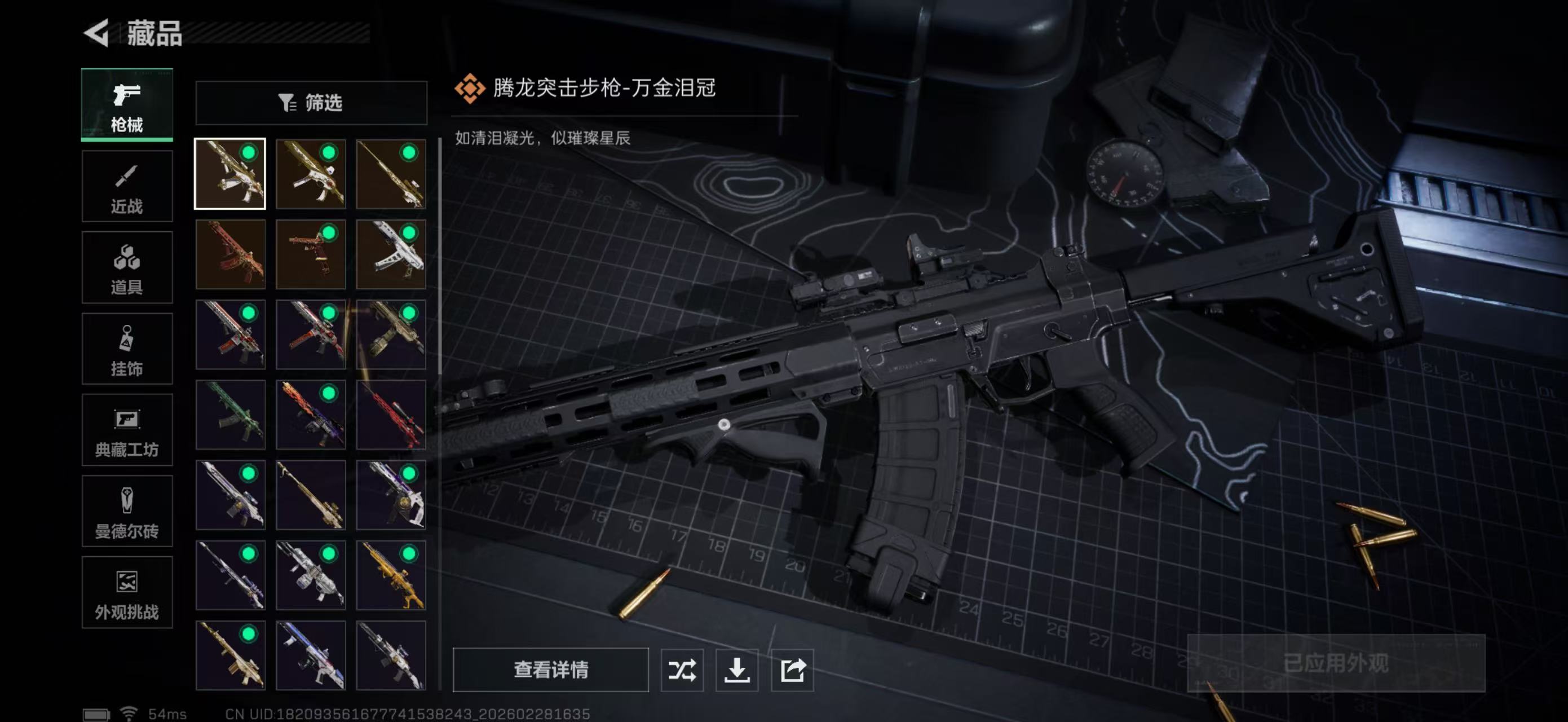The height and width of the screenshot is (722, 1568).
Task: Select the 曼德尔砖 Mandel brick category
Action: point(126,512)
